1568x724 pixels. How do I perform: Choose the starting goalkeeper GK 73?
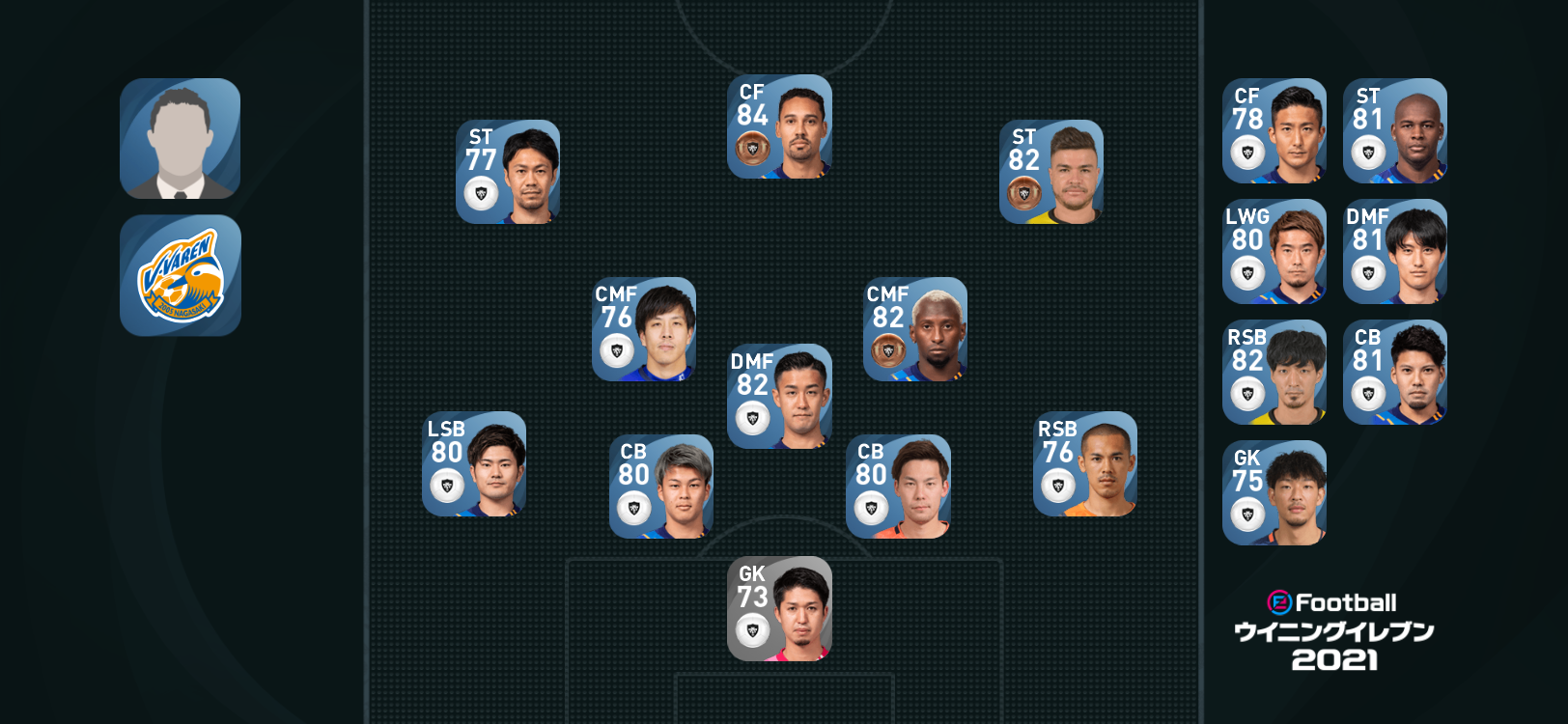[x=779, y=609]
